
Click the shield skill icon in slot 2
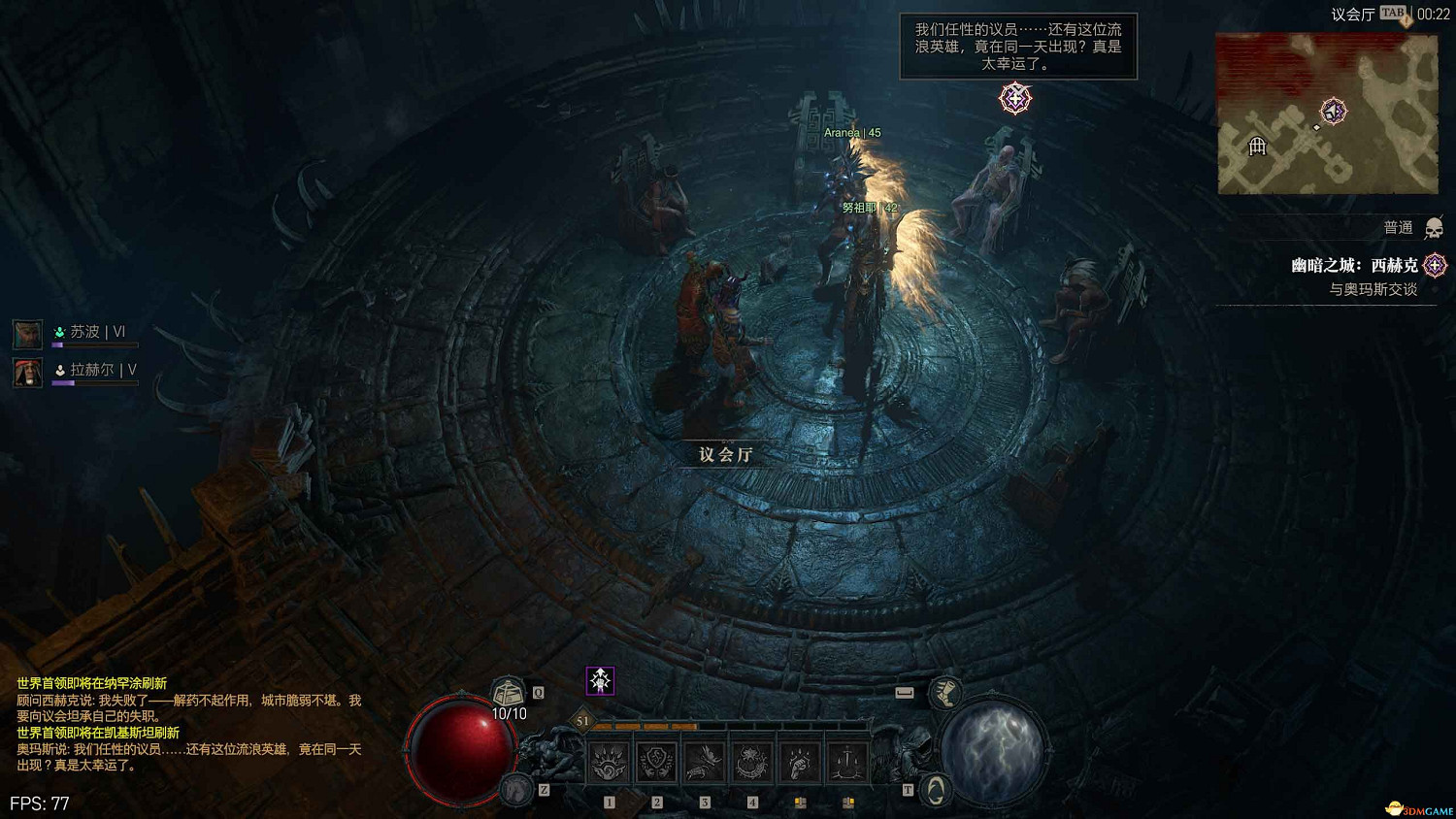[x=657, y=761]
